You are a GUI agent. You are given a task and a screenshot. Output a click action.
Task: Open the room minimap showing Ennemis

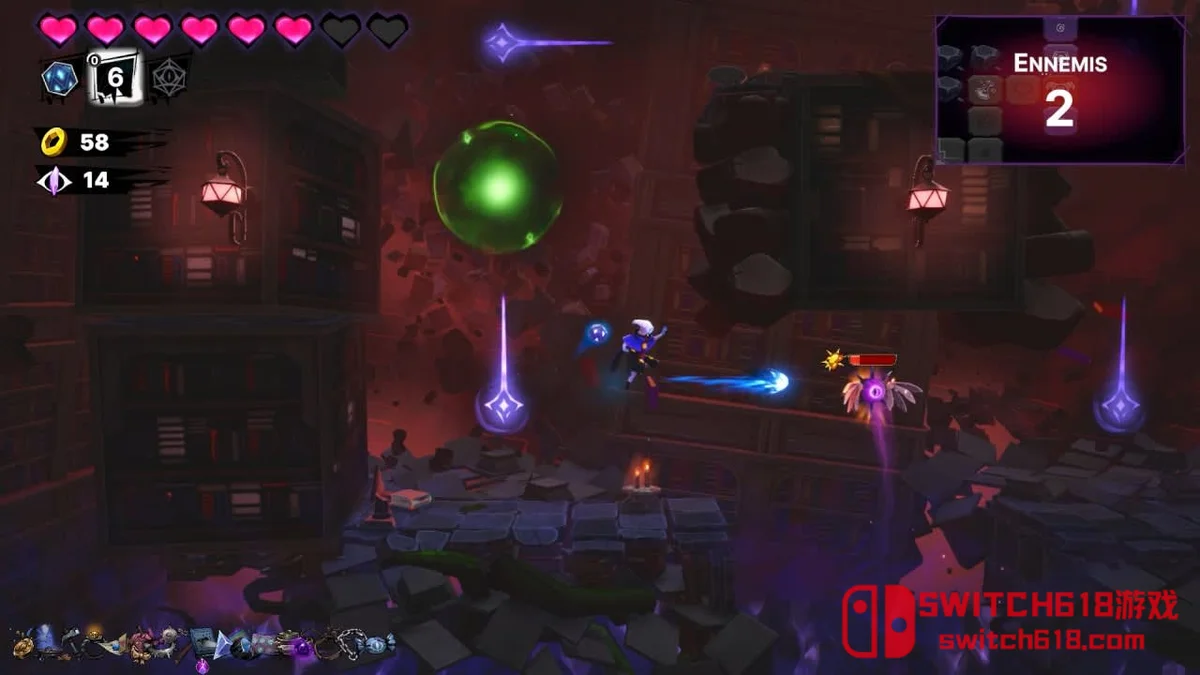click(1059, 90)
